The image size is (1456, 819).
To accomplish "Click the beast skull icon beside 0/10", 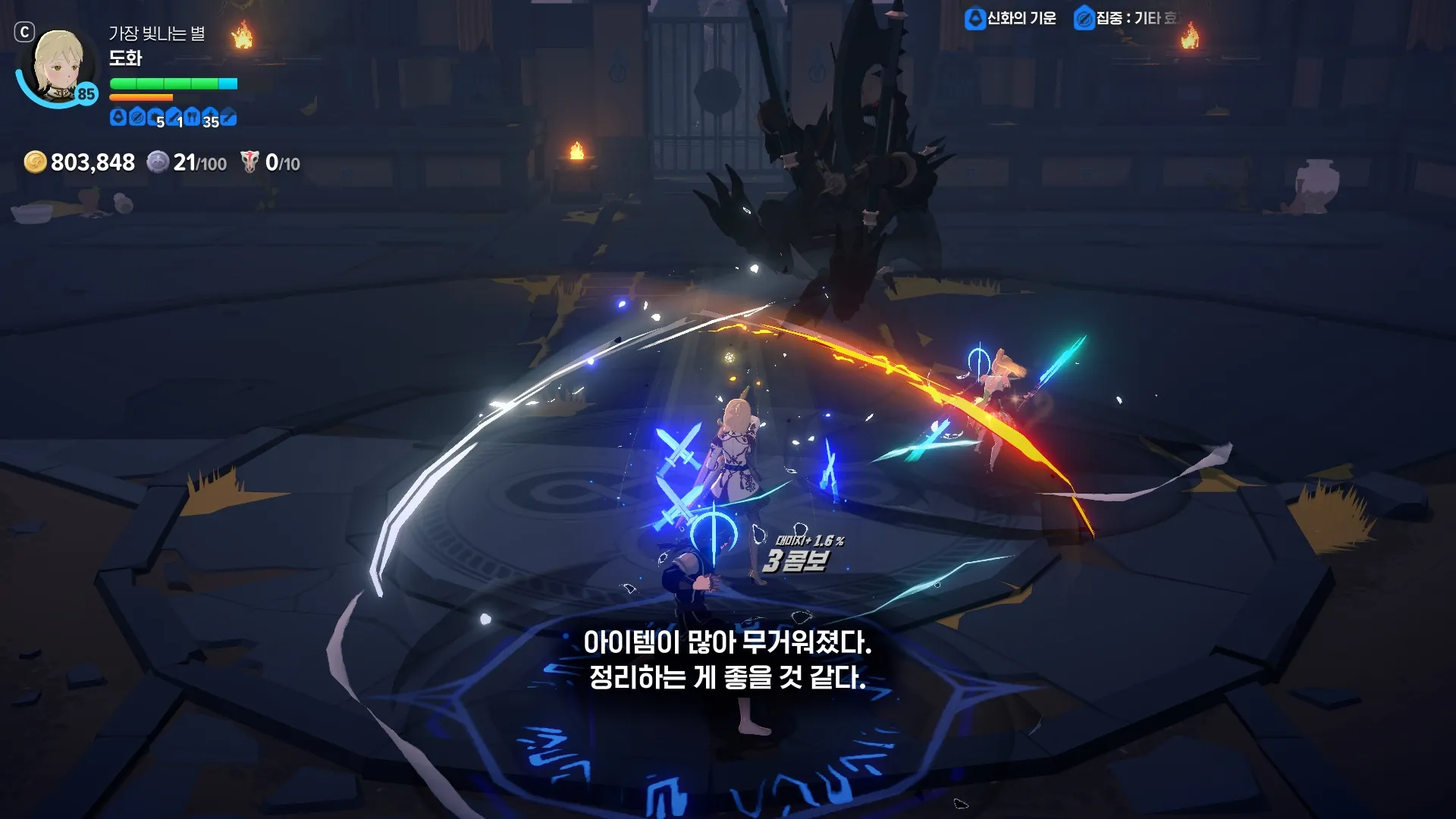I will click(249, 162).
